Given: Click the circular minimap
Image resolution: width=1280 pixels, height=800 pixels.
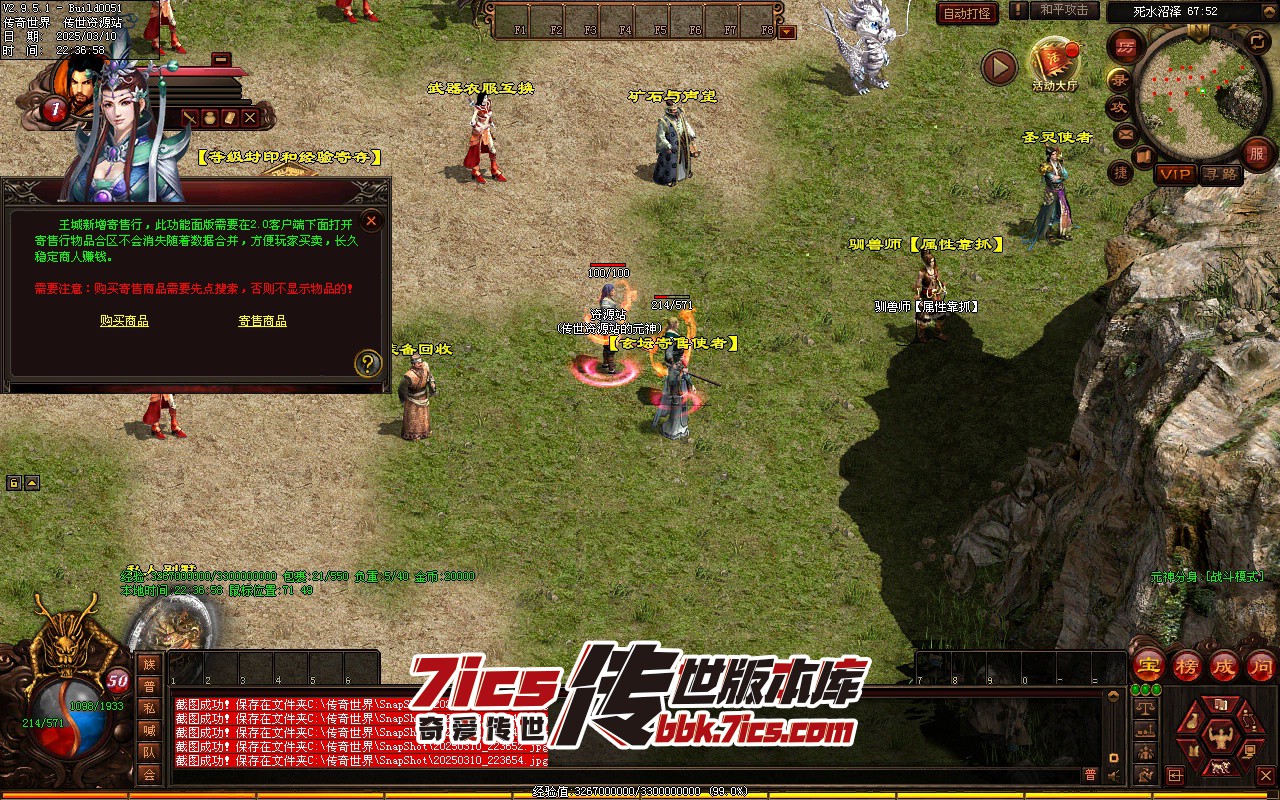Looking at the screenshot, I should (x=1195, y=96).
